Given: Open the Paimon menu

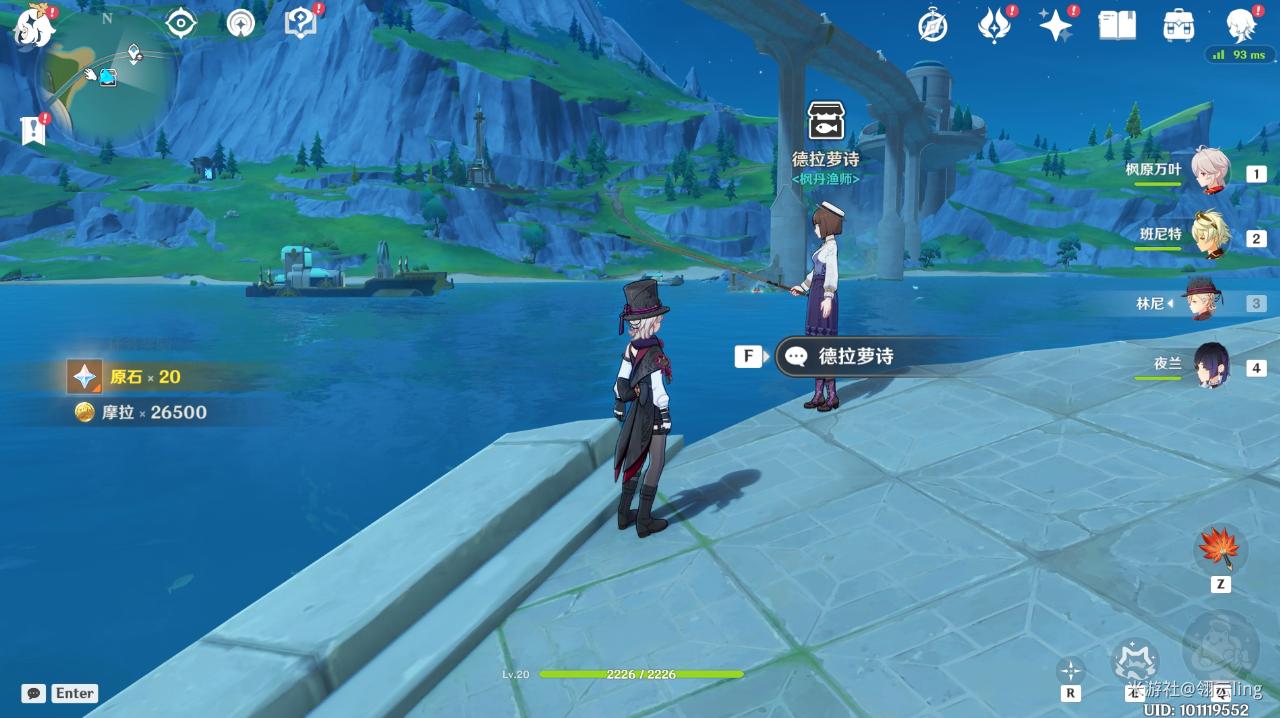Looking at the screenshot, I should [33, 27].
